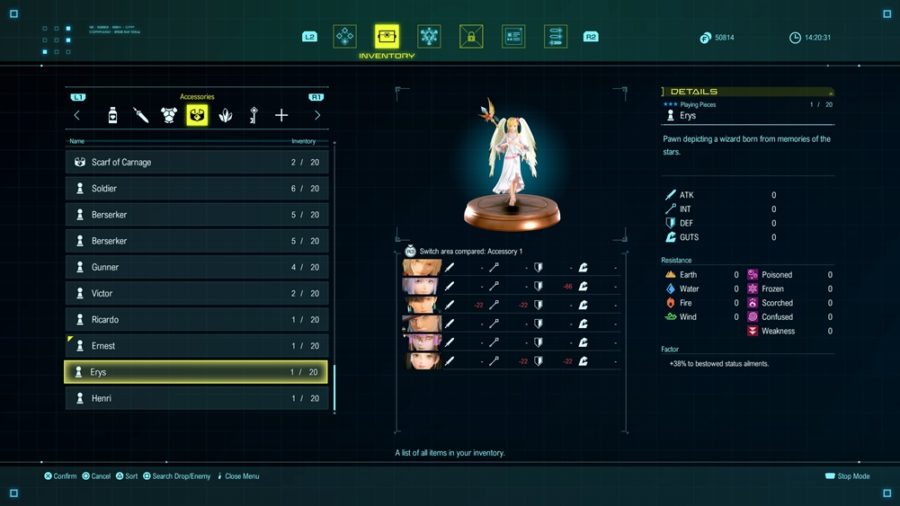Image resolution: width=900 pixels, height=506 pixels.
Task: Pick the Victor playing piece
Action: 196,293
